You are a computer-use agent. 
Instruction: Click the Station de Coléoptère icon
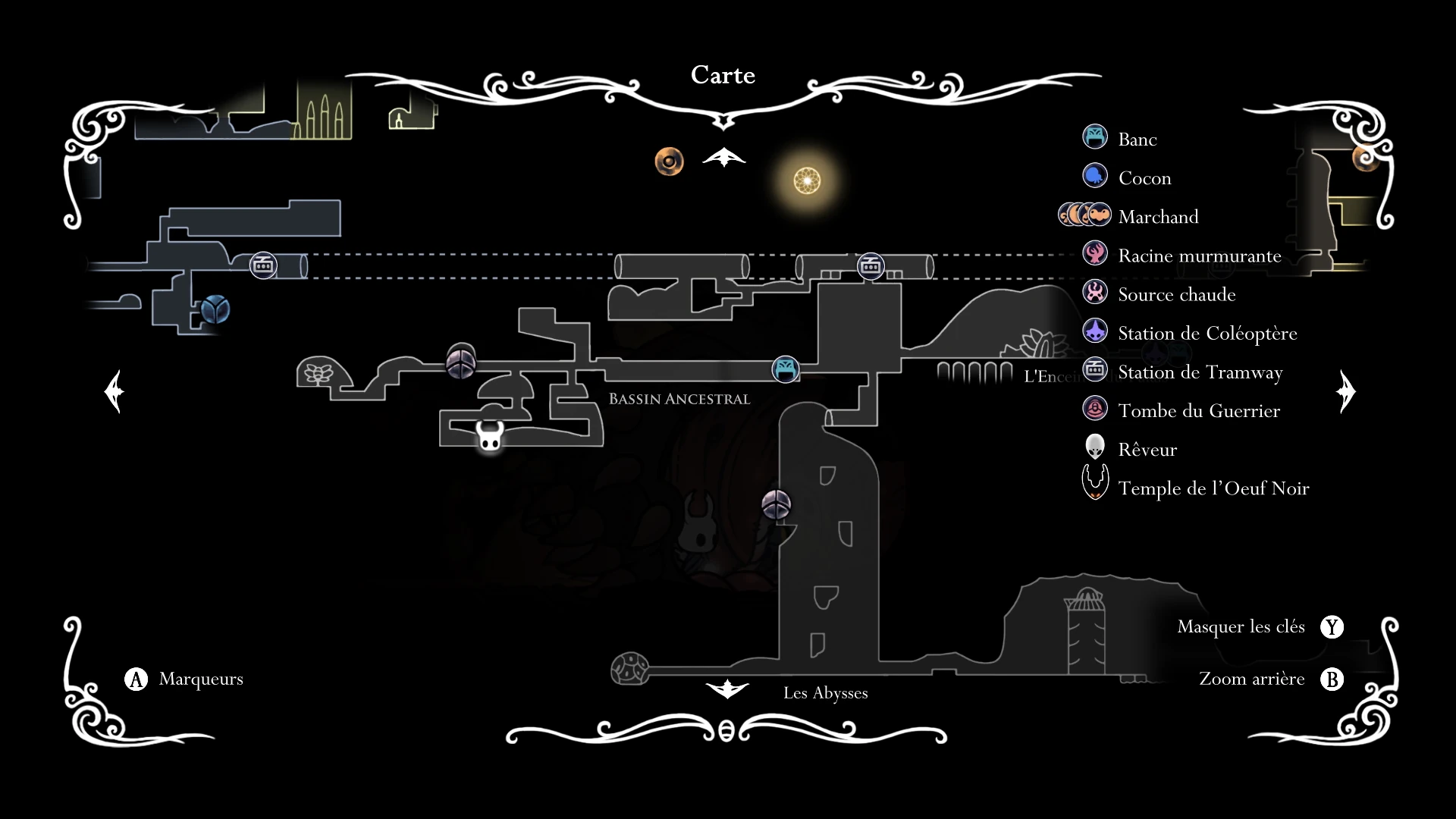[1095, 331]
